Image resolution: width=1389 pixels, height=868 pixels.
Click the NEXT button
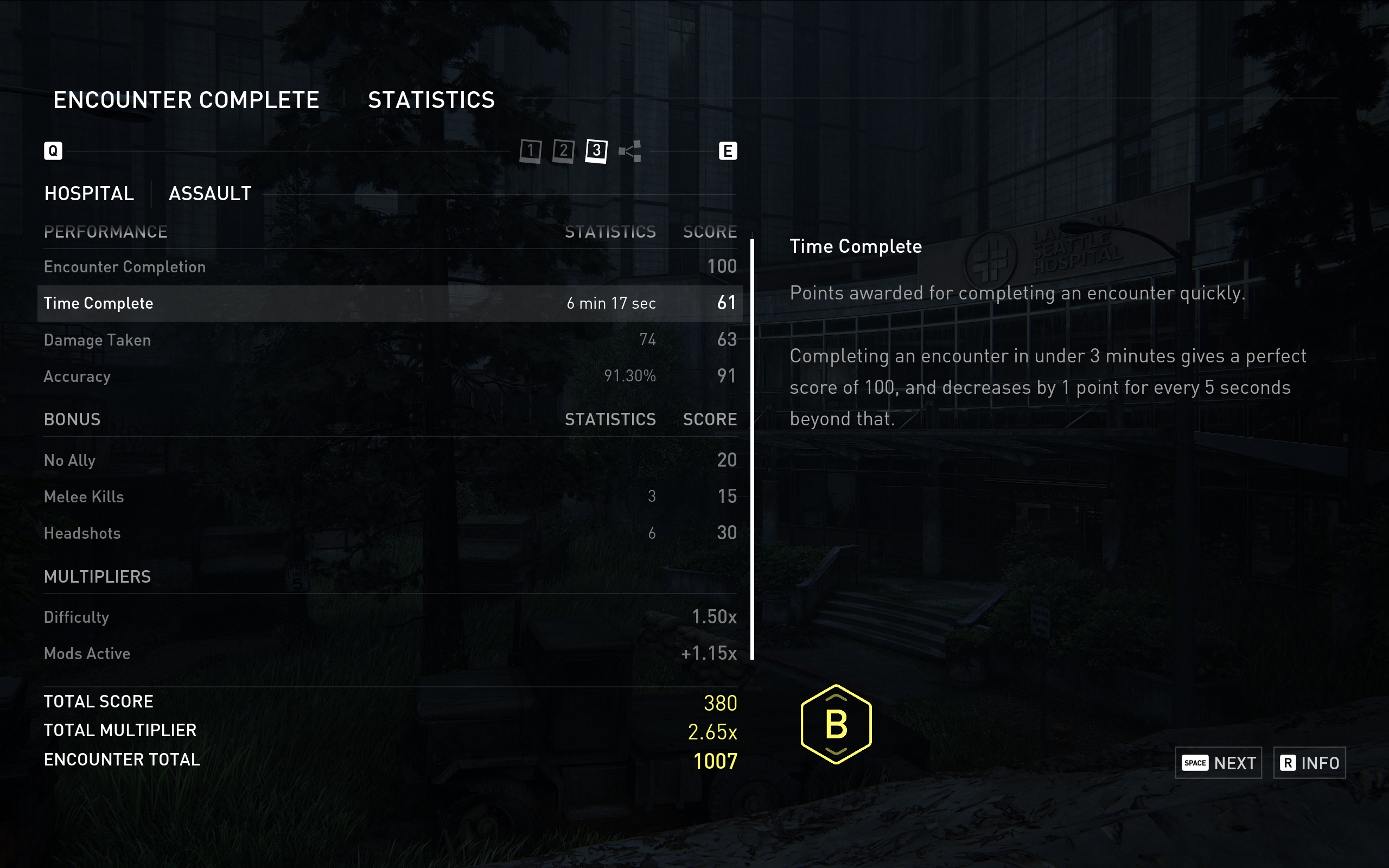point(1218,763)
